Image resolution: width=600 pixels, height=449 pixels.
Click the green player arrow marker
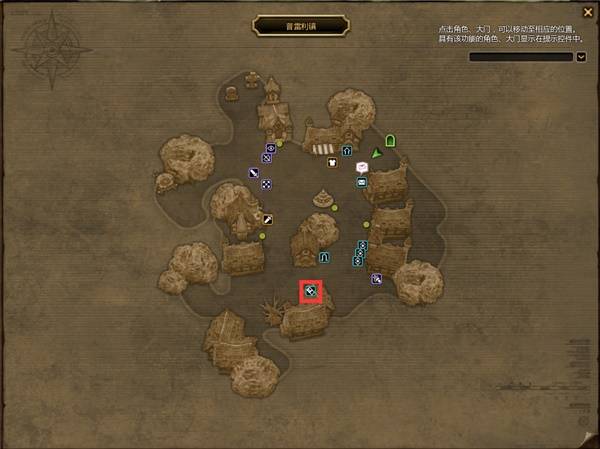coord(376,152)
